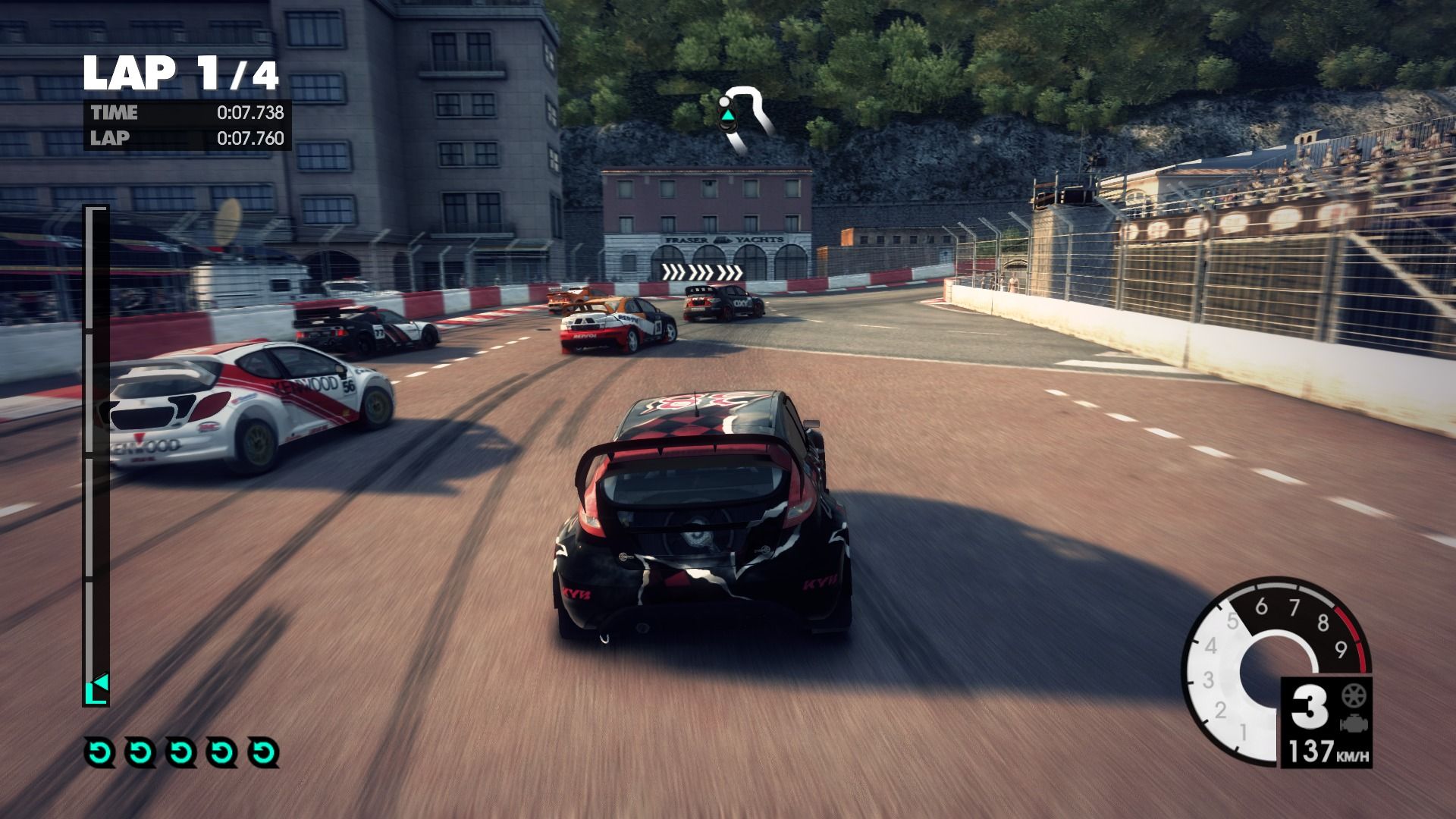Select the engine damage indicator icon
The width and height of the screenshot is (1456, 819).
(x=1351, y=723)
